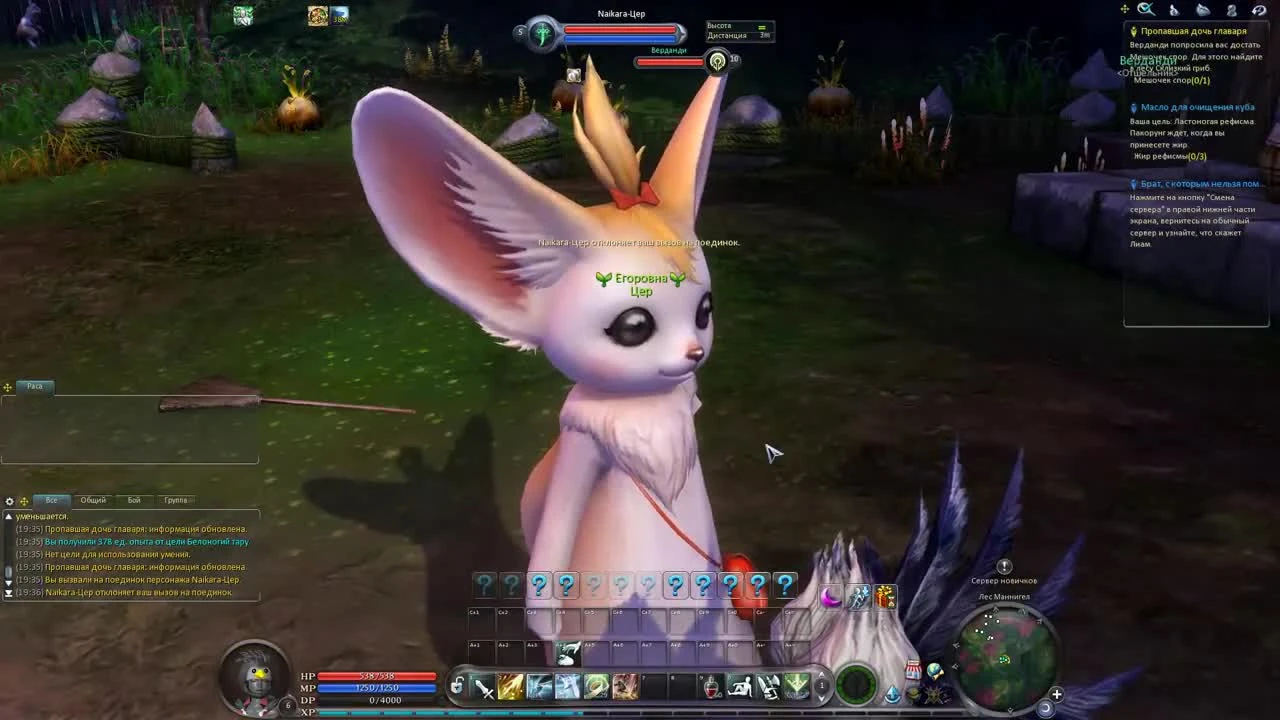Screen dimensions: 1280x720
Task: Open chat settings with the gear icon
Action: (x=9, y=500)
